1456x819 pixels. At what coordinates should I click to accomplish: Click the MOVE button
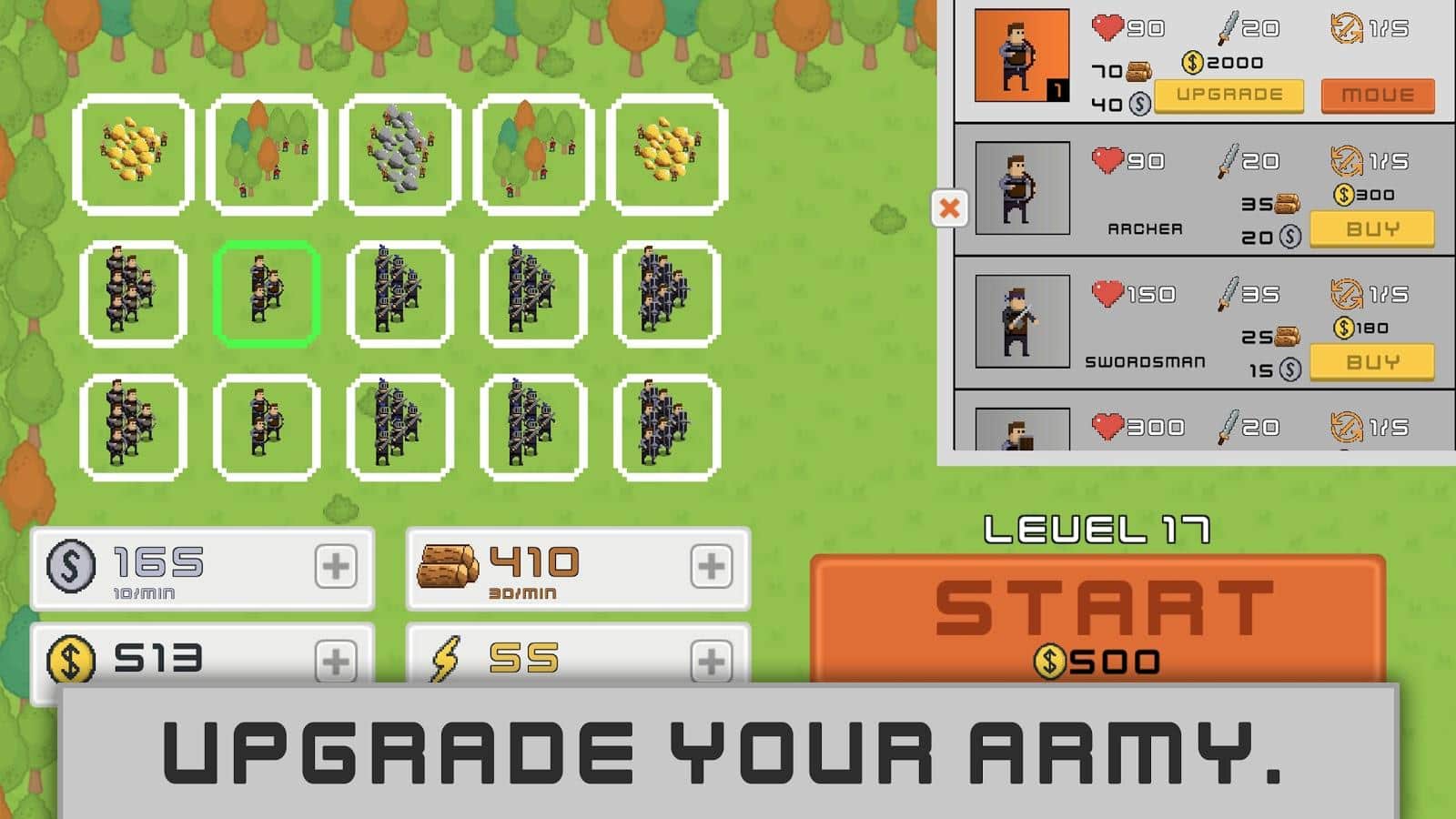tap(1377, 93)
